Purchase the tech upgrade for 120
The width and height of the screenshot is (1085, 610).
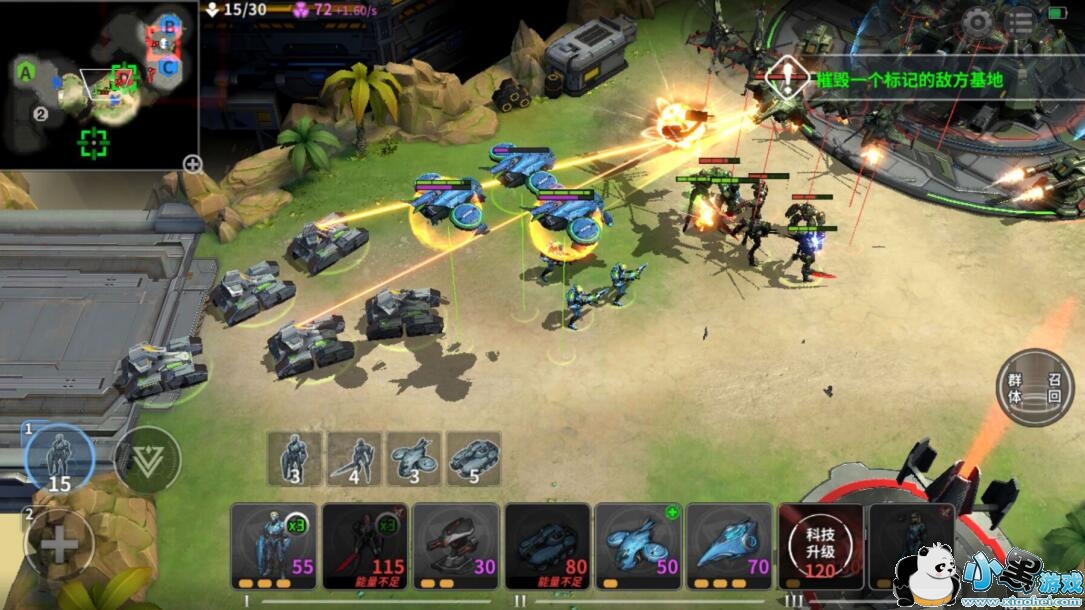[820, 546]
